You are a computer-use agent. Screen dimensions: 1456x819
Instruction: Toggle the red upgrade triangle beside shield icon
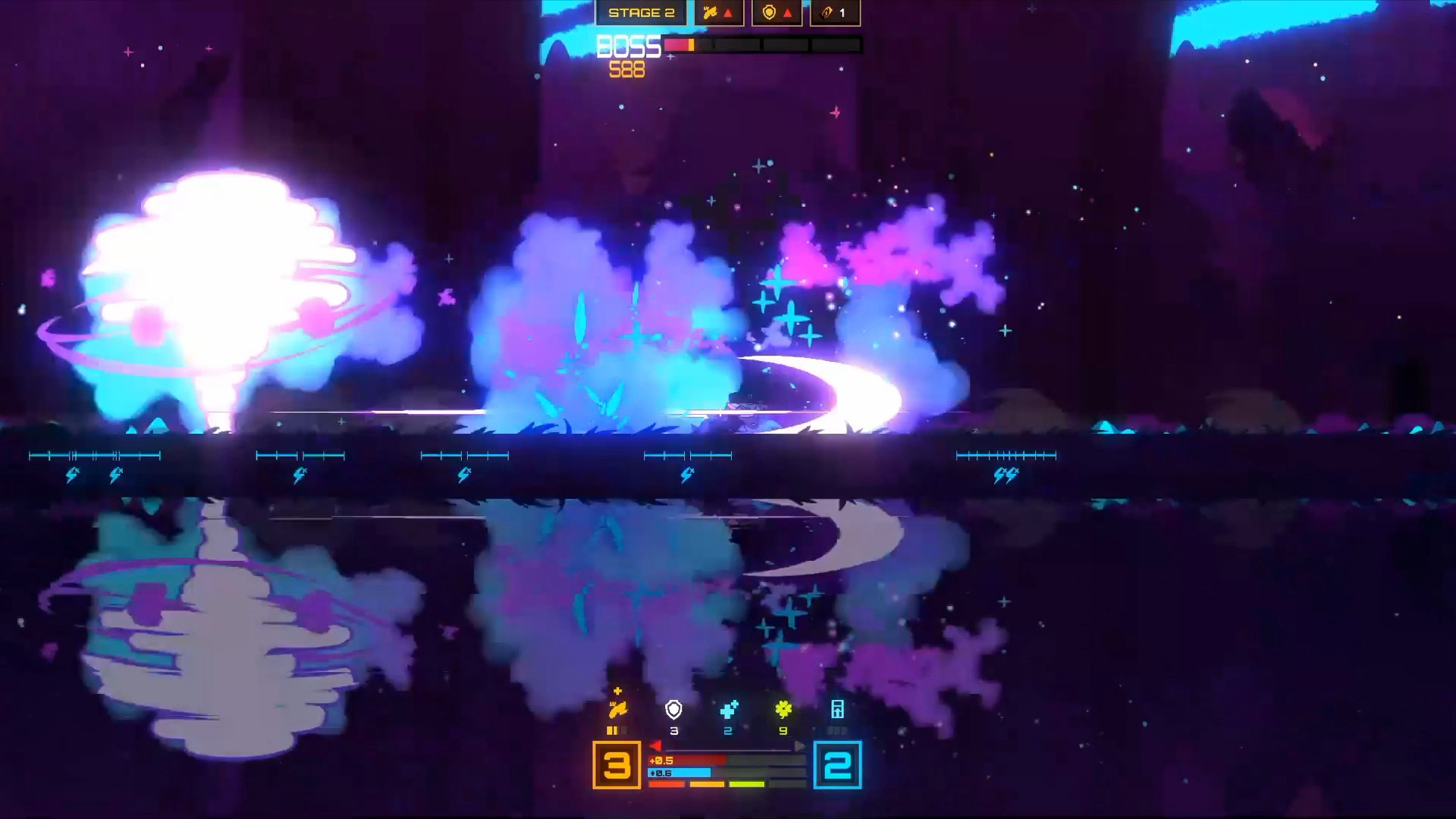click(x=789, y=14)
